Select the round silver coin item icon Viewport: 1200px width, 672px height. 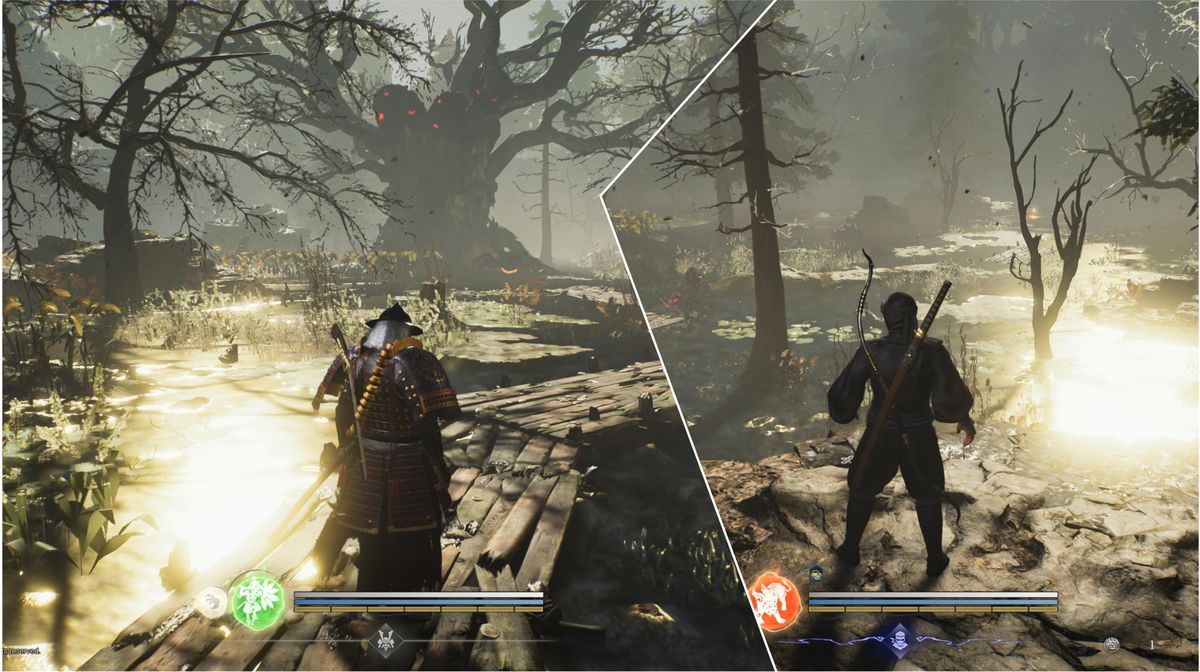click(1112, 645)
